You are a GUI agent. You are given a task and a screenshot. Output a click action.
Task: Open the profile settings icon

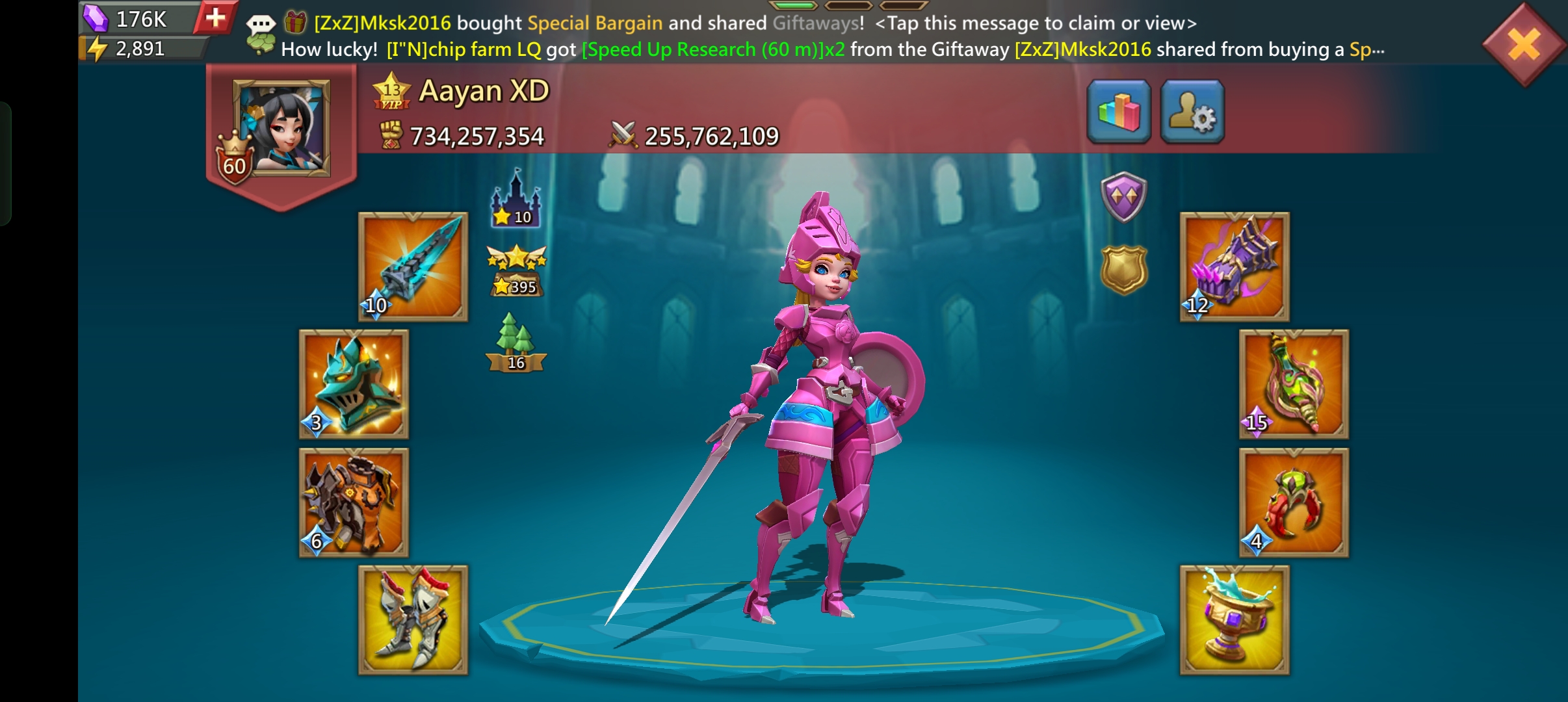(1194, 112)
